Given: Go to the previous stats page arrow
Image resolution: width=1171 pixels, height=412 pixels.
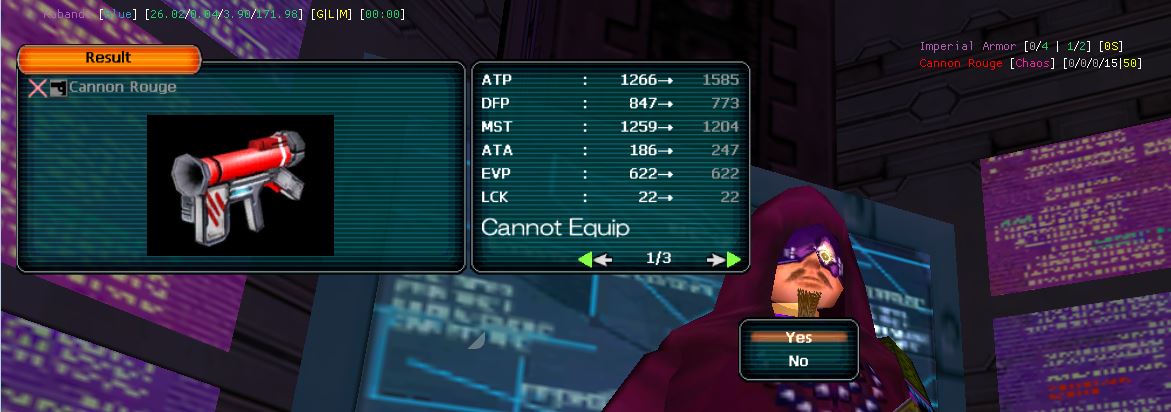Looking at the screenshot, I should [x=594, y=259].
